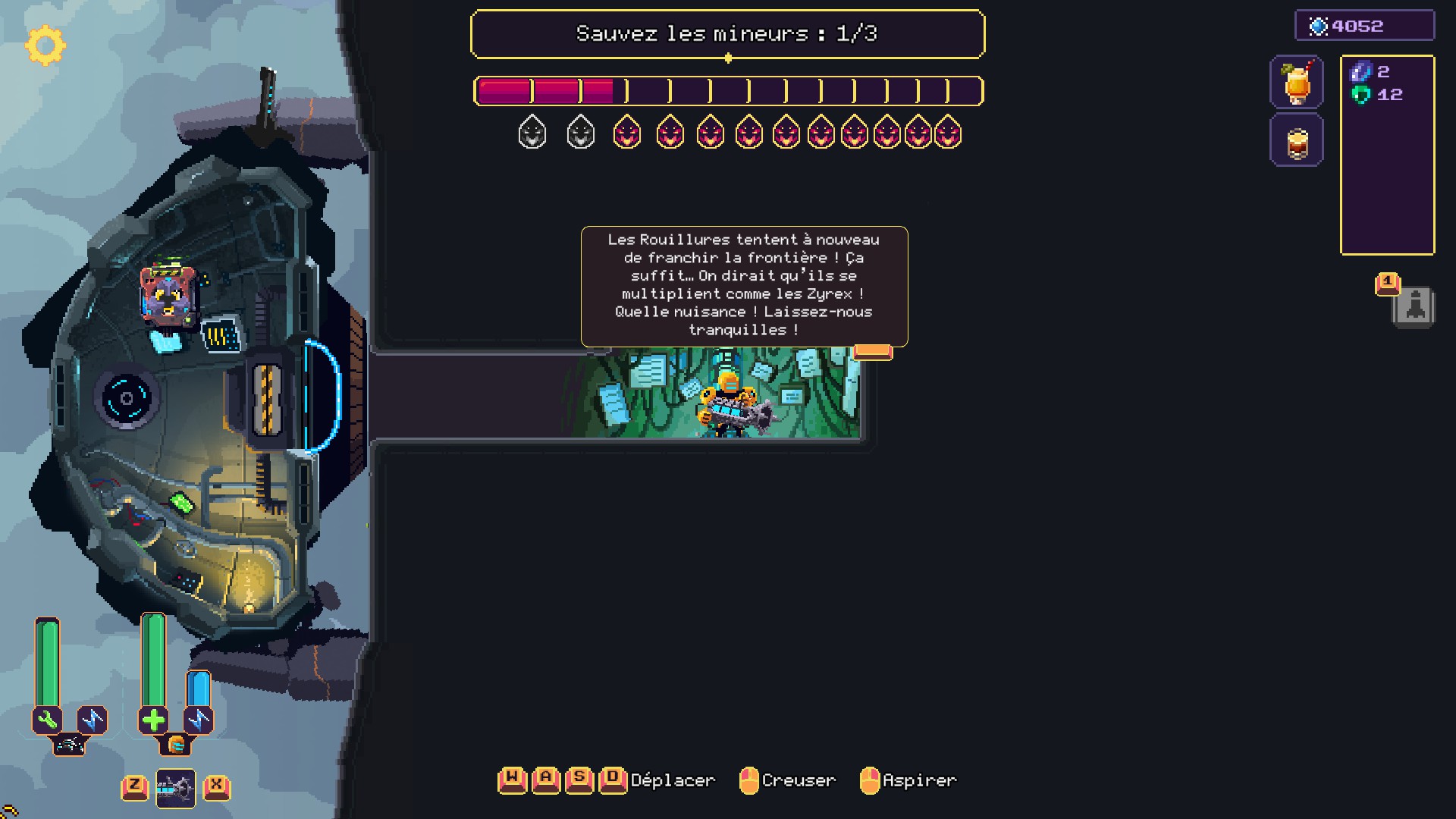Click the green wrench repair icon
The width and height of the screenshot is (1456, 819).
click(47, 720)
